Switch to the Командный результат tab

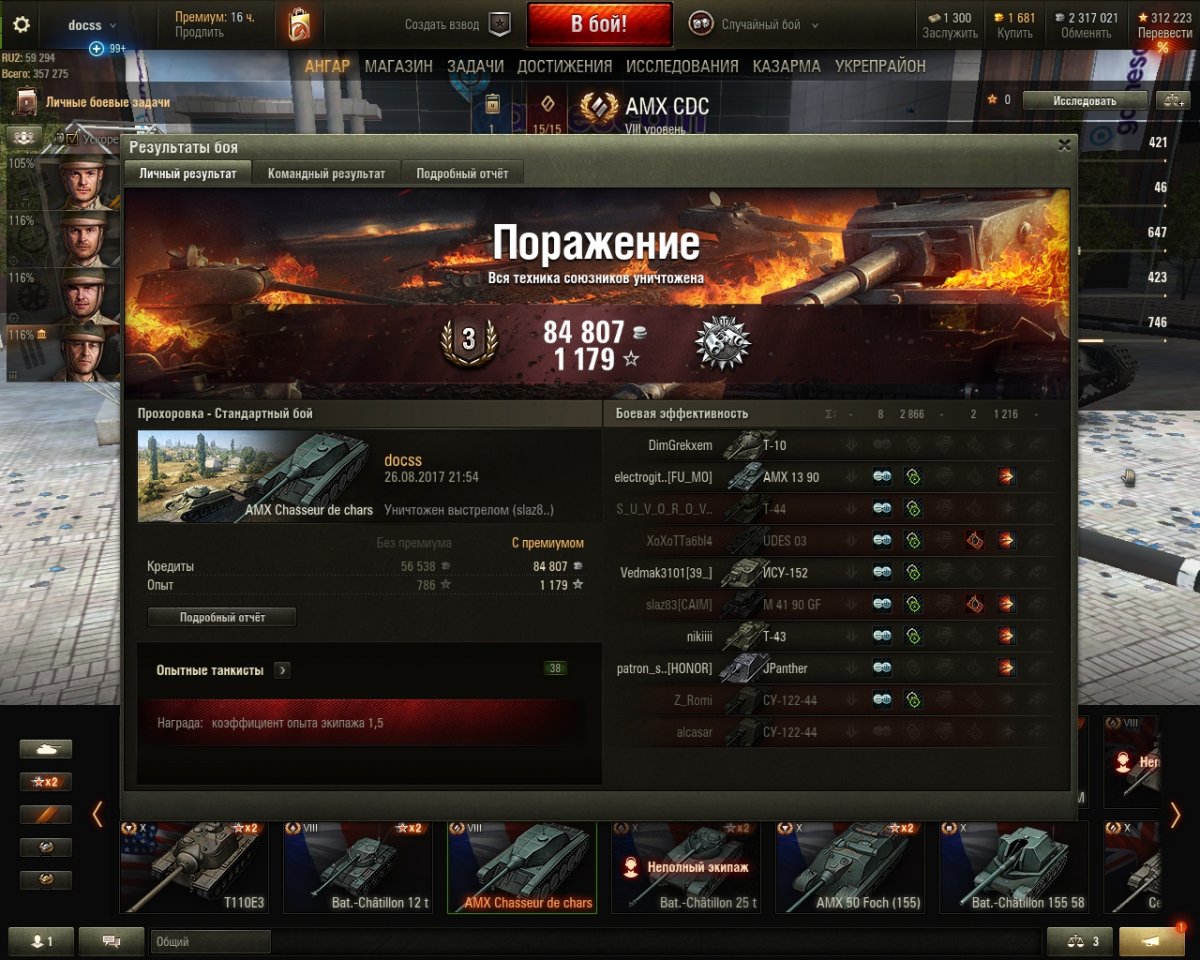coord(326,173)
